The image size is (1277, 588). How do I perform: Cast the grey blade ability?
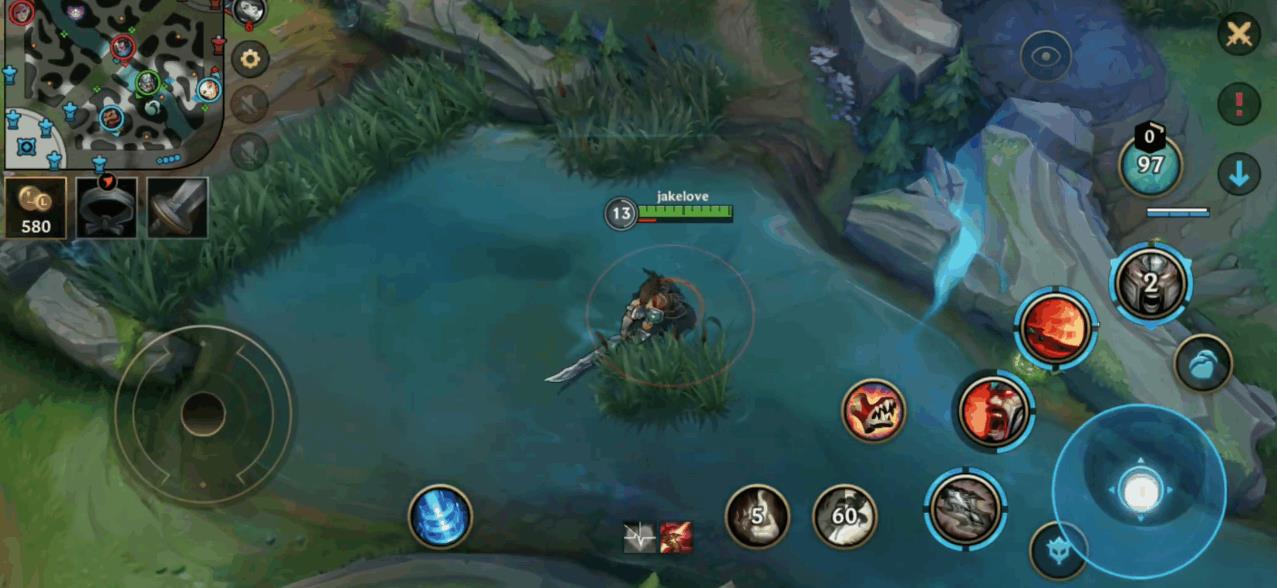pos(965,508)
